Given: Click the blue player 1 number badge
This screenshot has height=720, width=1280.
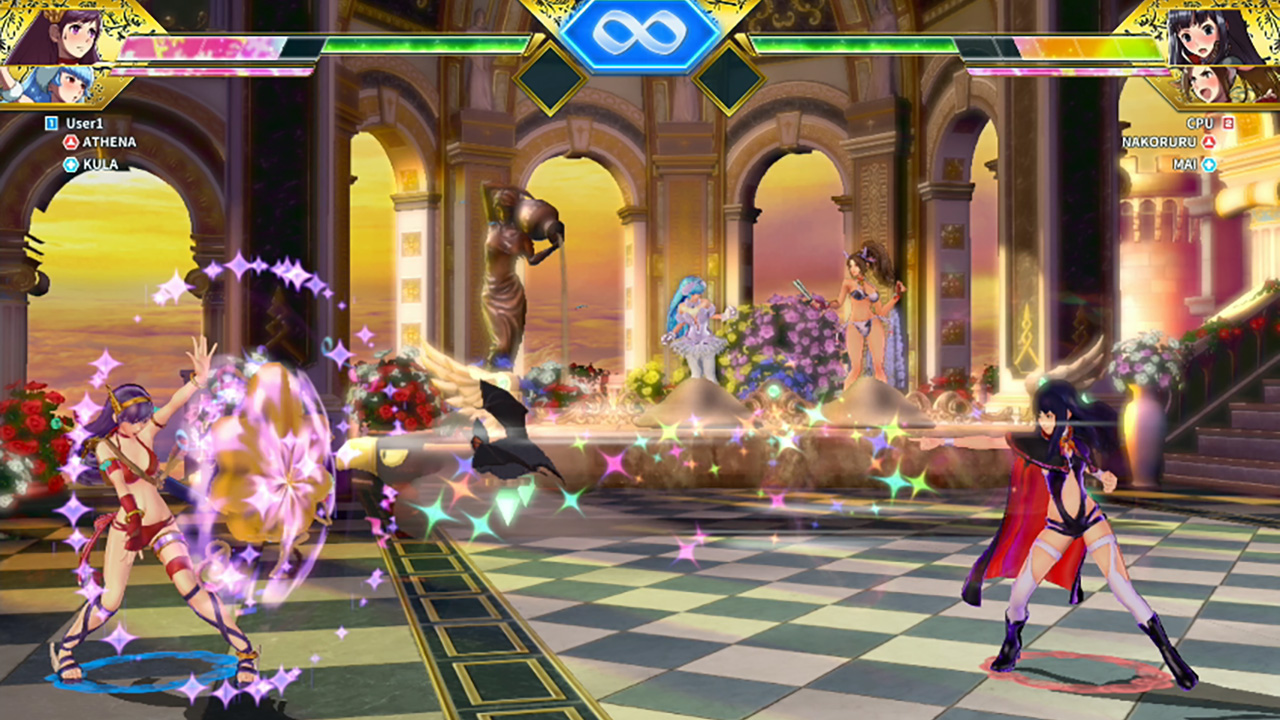Looking at the screenshot, I should coord(51,122).
